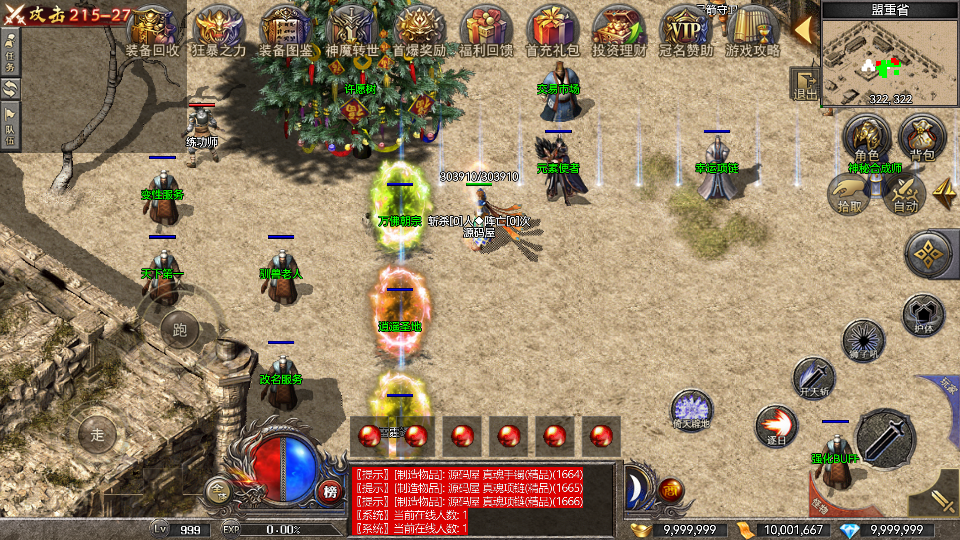Open the VIP 冠名赞助 sponsorship menu
Image resolution: width=960 pixels, height=540 pixels.
[x=686, y=28]
